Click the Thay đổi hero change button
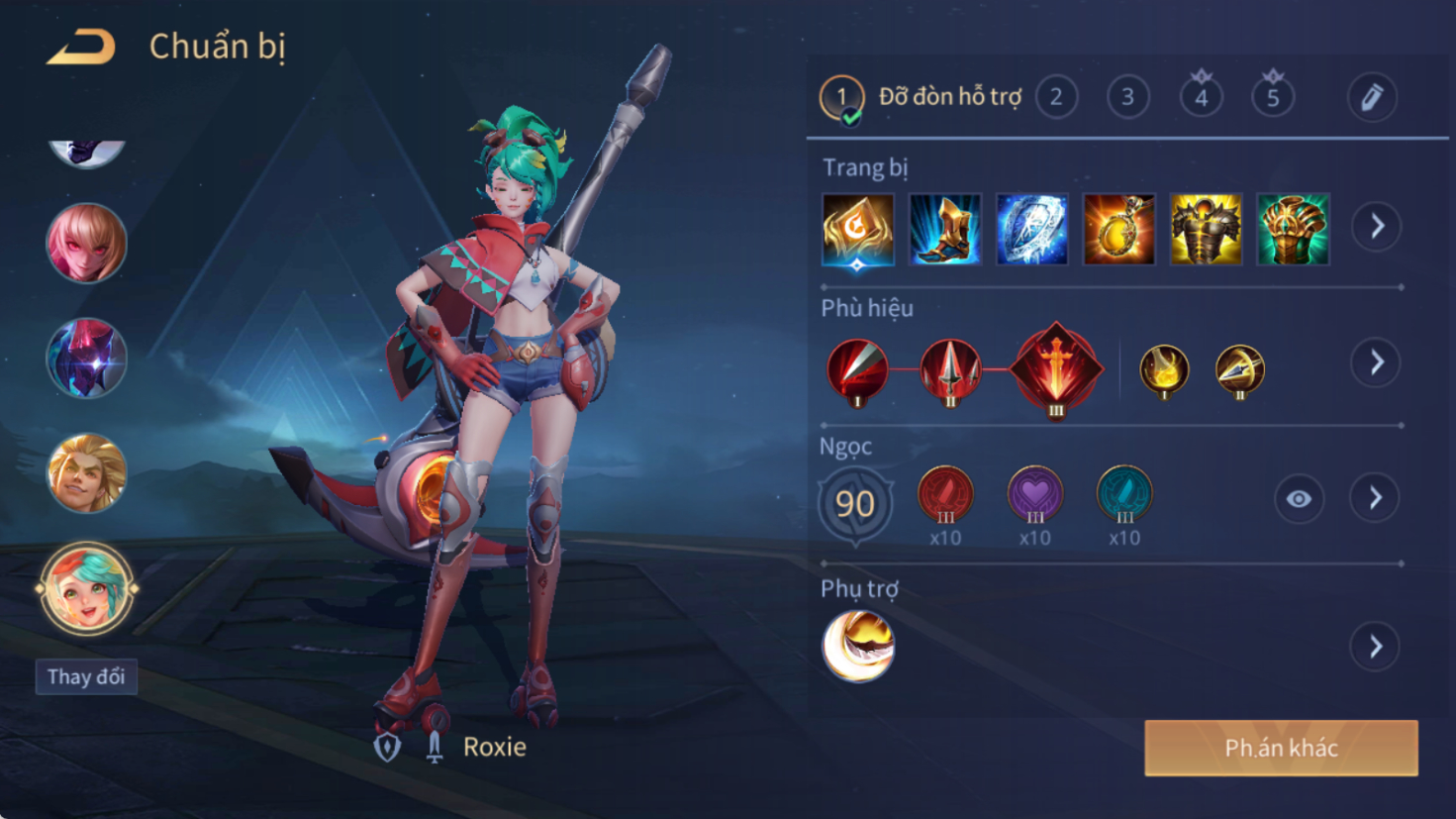This screenshot has height=819, width=1456. point(86,676)
